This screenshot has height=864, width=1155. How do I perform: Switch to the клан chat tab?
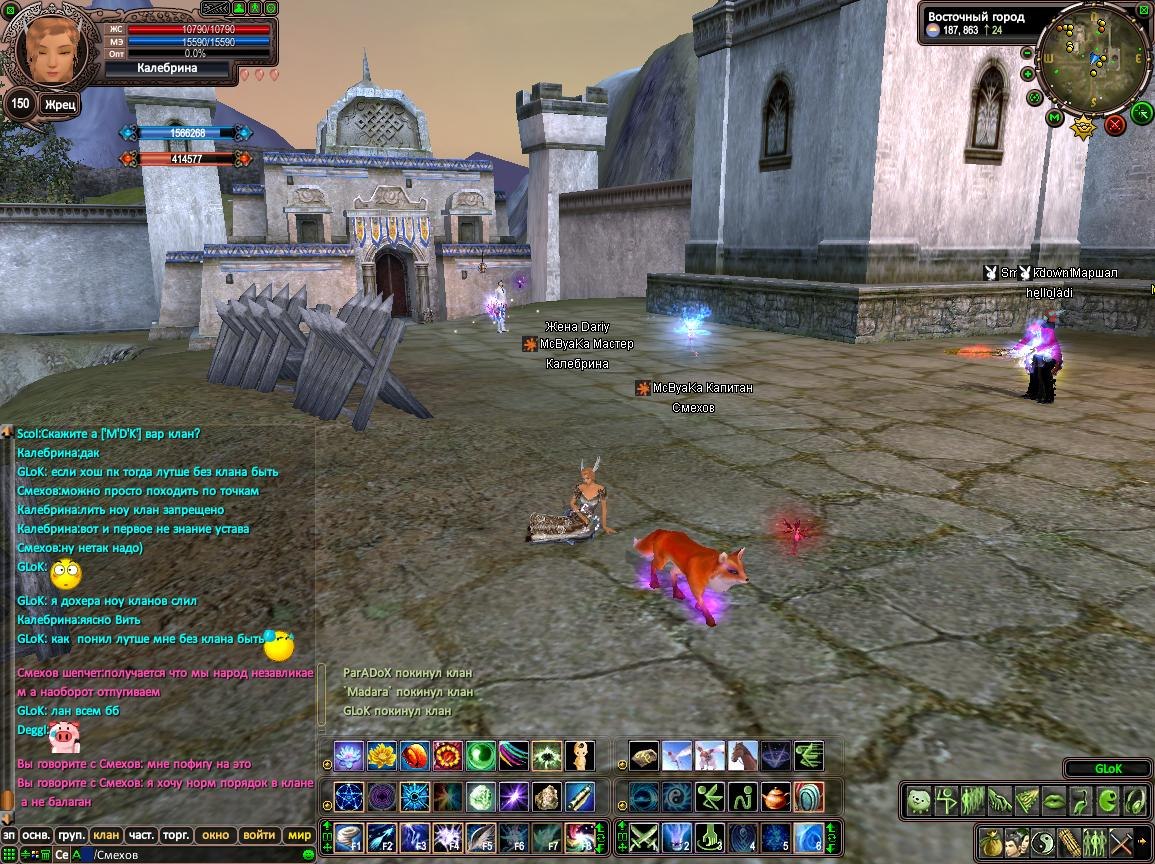(105, 835)
